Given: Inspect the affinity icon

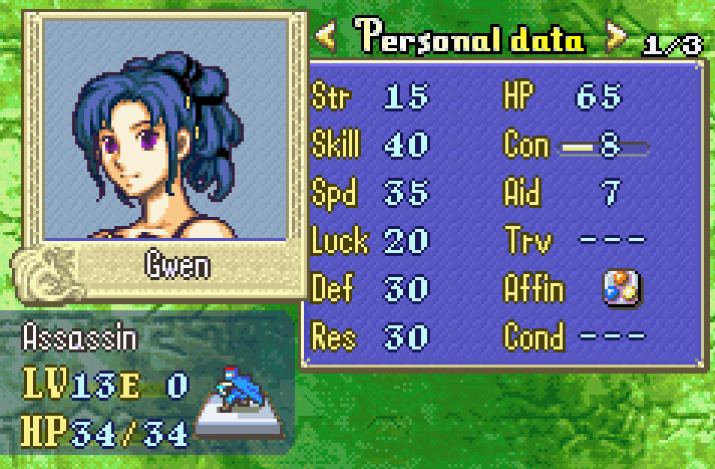Looking at the screenshot, I should (x=622, y=289).
